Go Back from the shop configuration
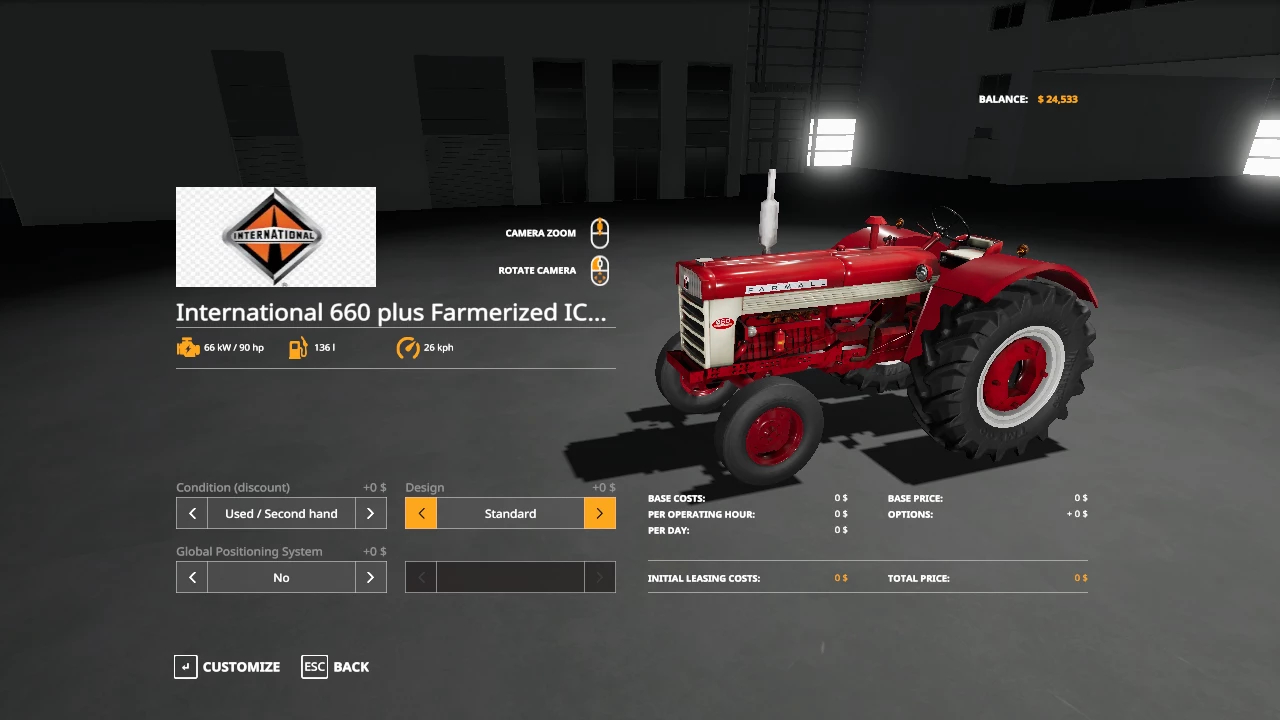This screenshot has height=720, width=1280. point(336,667)
